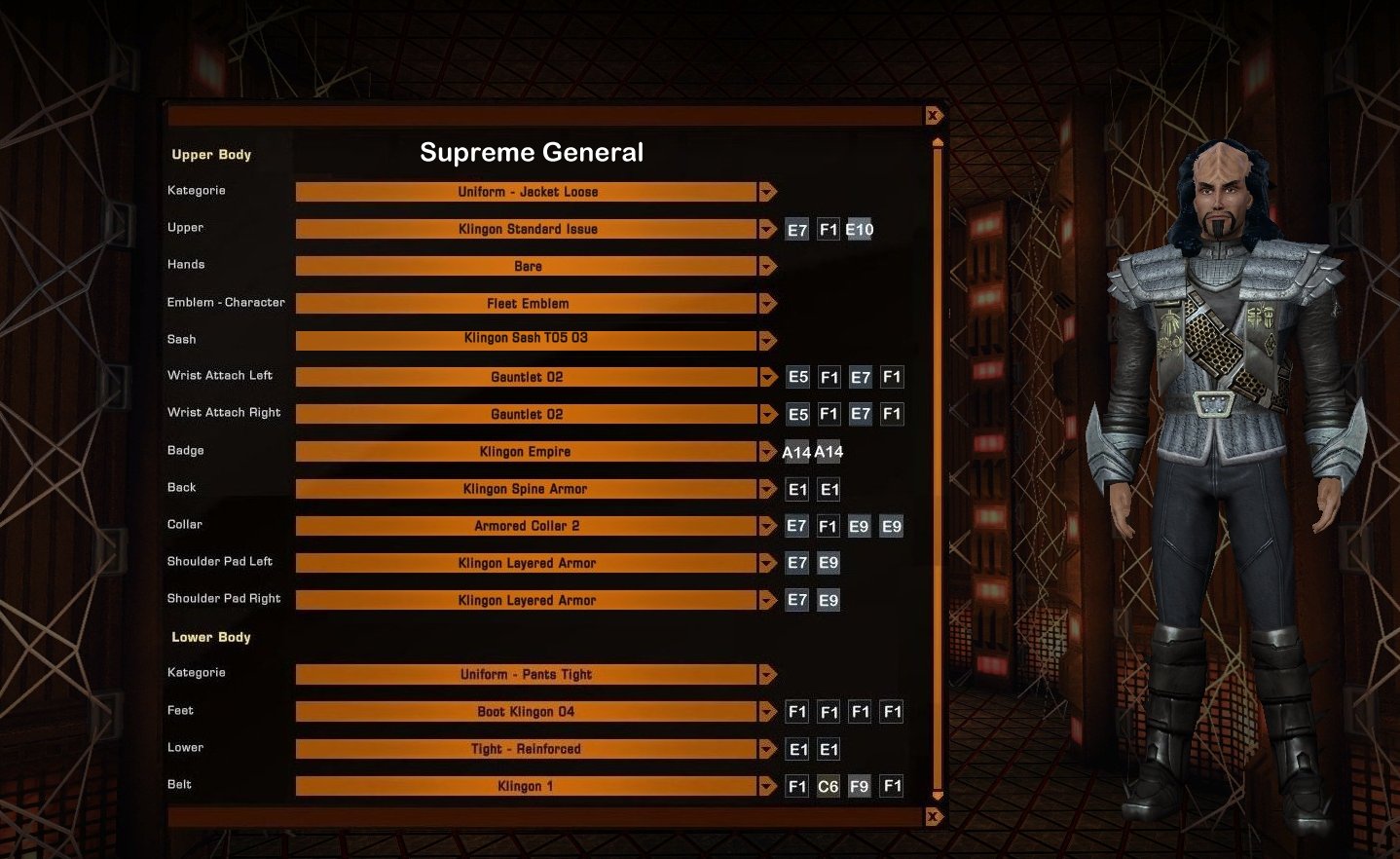Viewport: 1400px width, 859px height.
Task: Close the panel with the top X button
Action: (934, 116)
